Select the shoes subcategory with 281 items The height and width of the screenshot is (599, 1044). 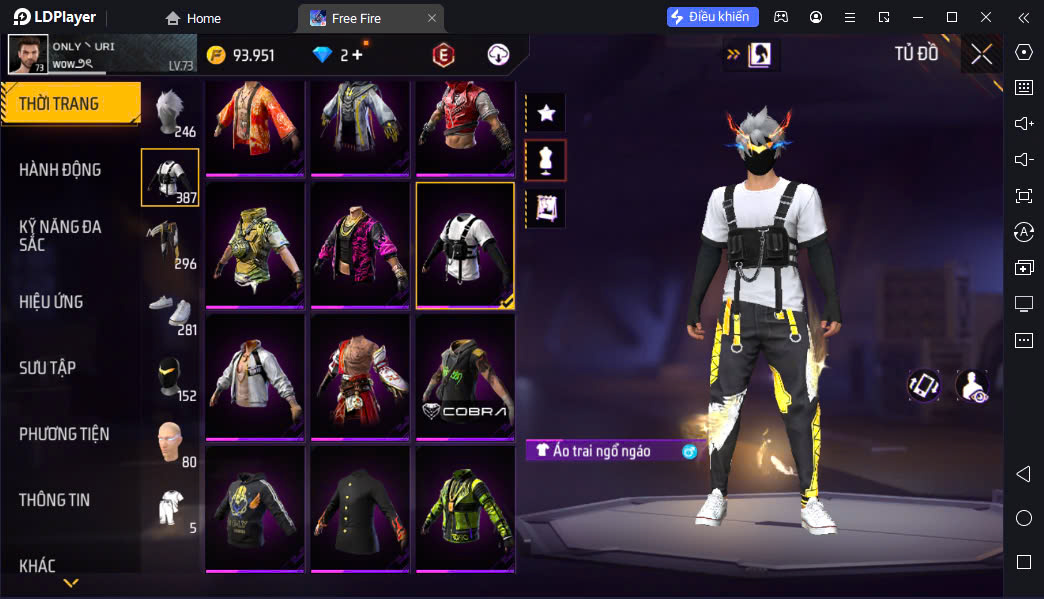point(170,309)
